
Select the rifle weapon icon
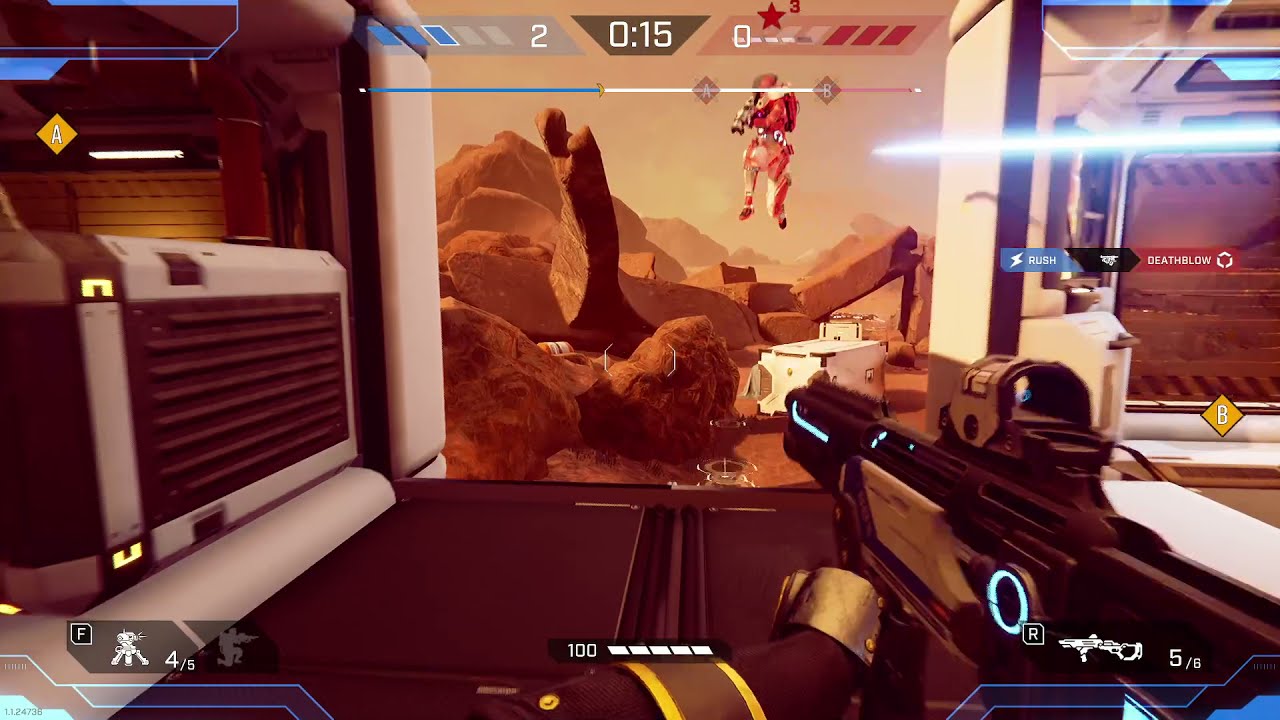point(1099,649)
